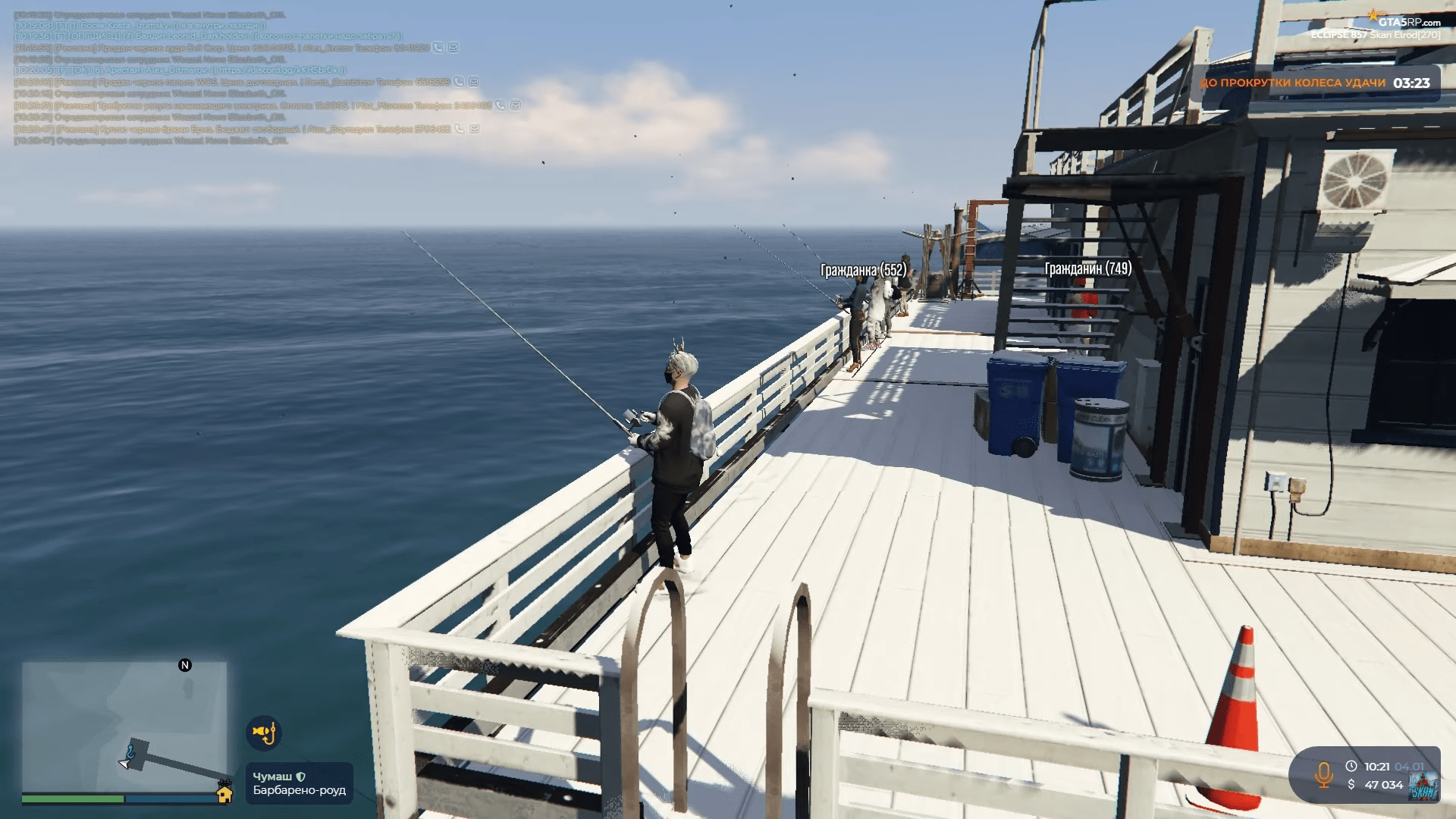This screenshot has width=1456, height=819.
Task: Message Alex_Kretov using the envelope icon
Action: click(x=453, y=48)
